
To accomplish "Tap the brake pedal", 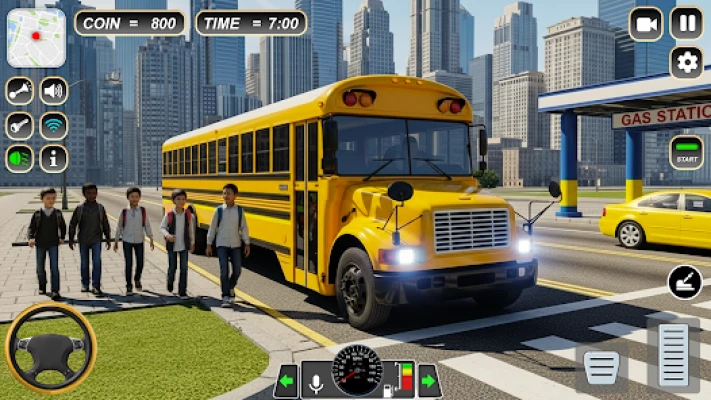I will (602, 367).
